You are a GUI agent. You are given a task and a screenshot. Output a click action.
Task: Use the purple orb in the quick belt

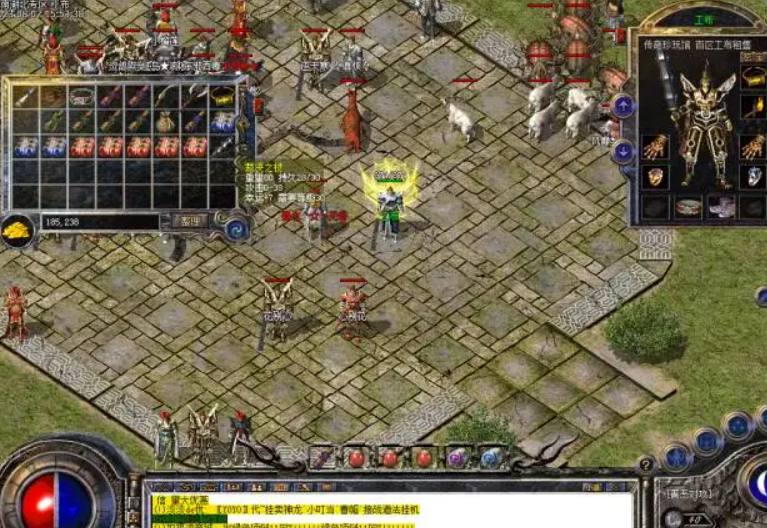457,458
